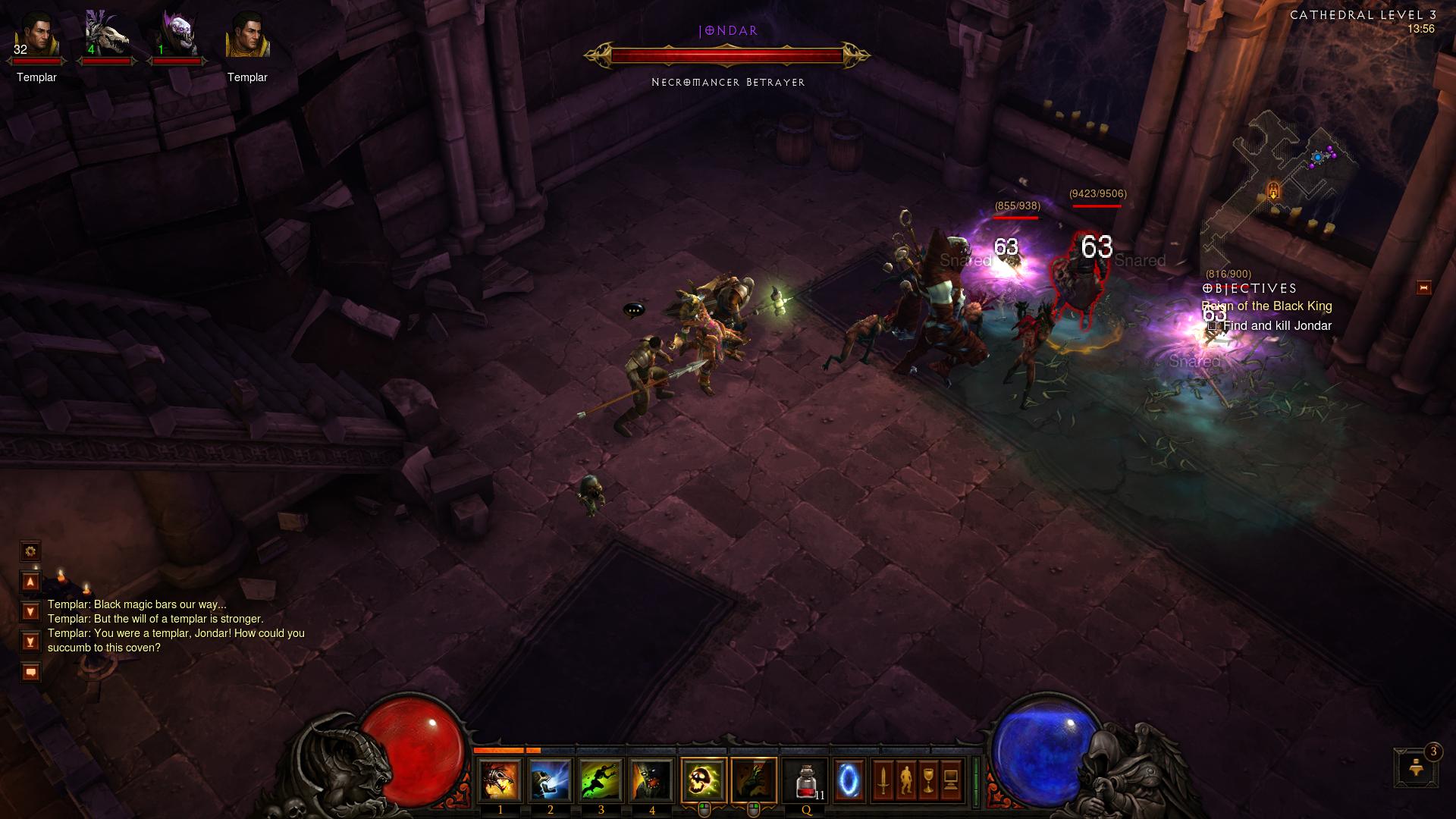Use the green running figure skill
This screenshot has width=1456, height=819.
[x=601, y=780]
